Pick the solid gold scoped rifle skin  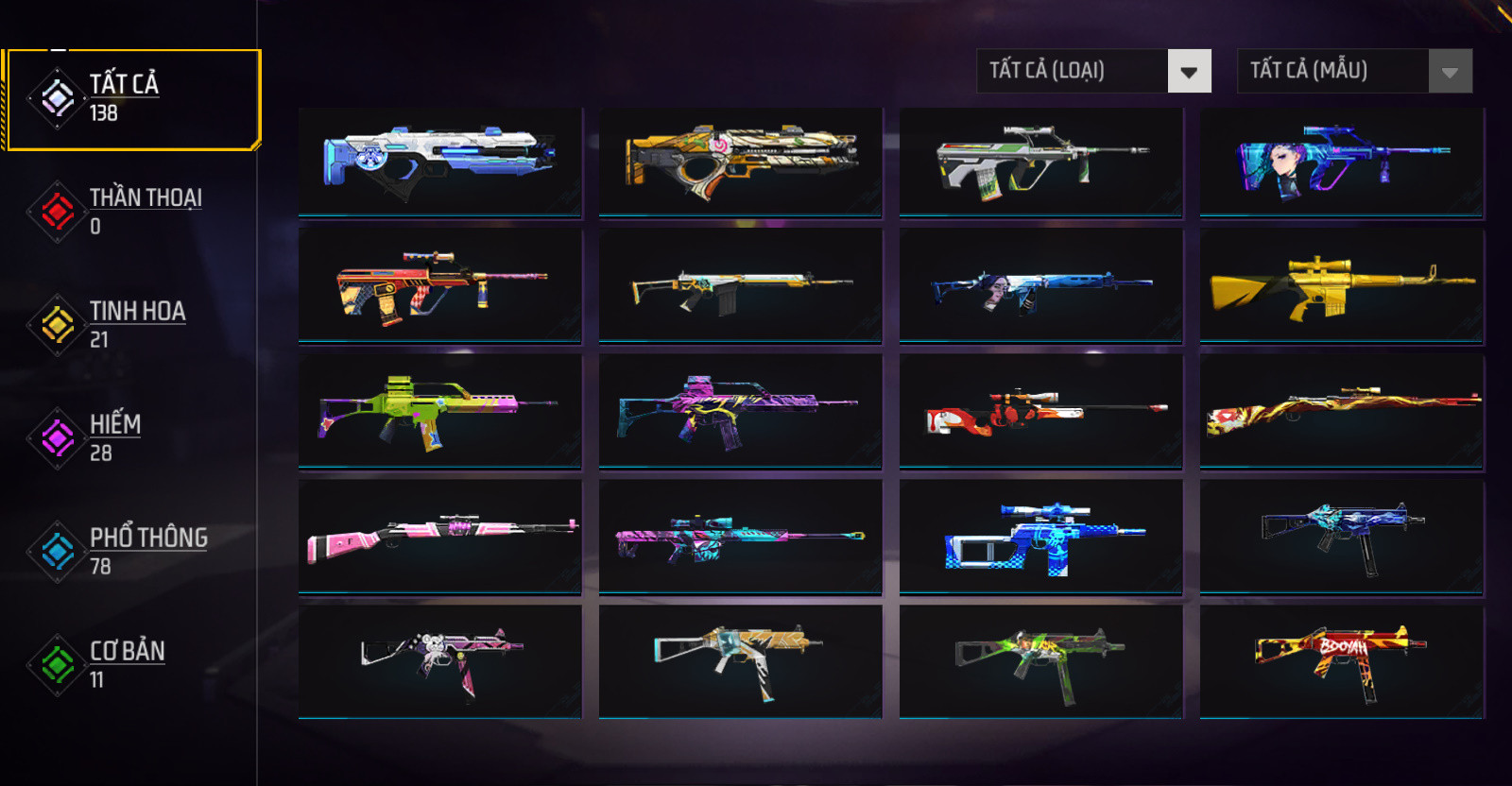tap(1342, 285)
